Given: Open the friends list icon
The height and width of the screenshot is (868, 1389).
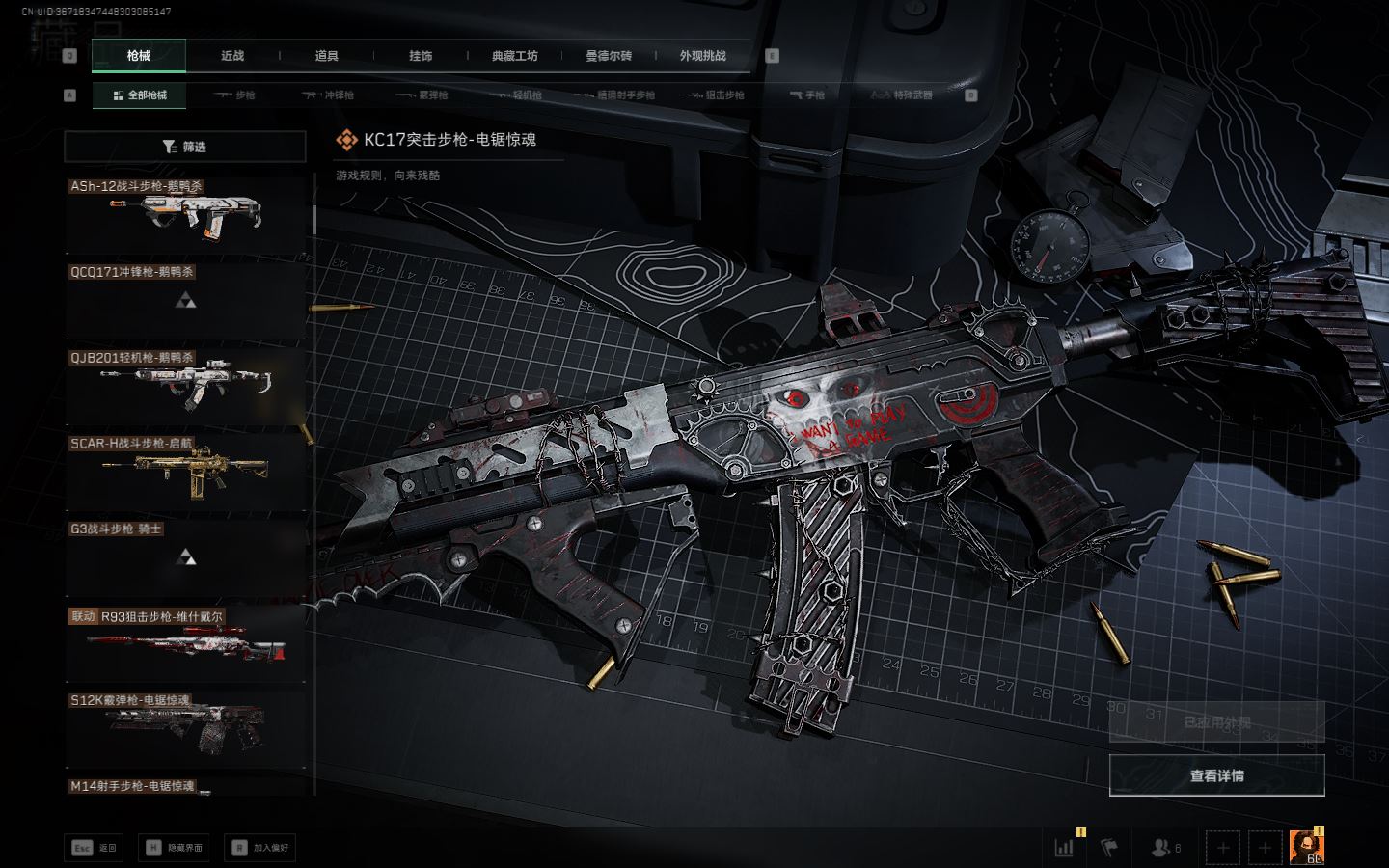Looking at the screenshot, I should [x=1165, y=848].
